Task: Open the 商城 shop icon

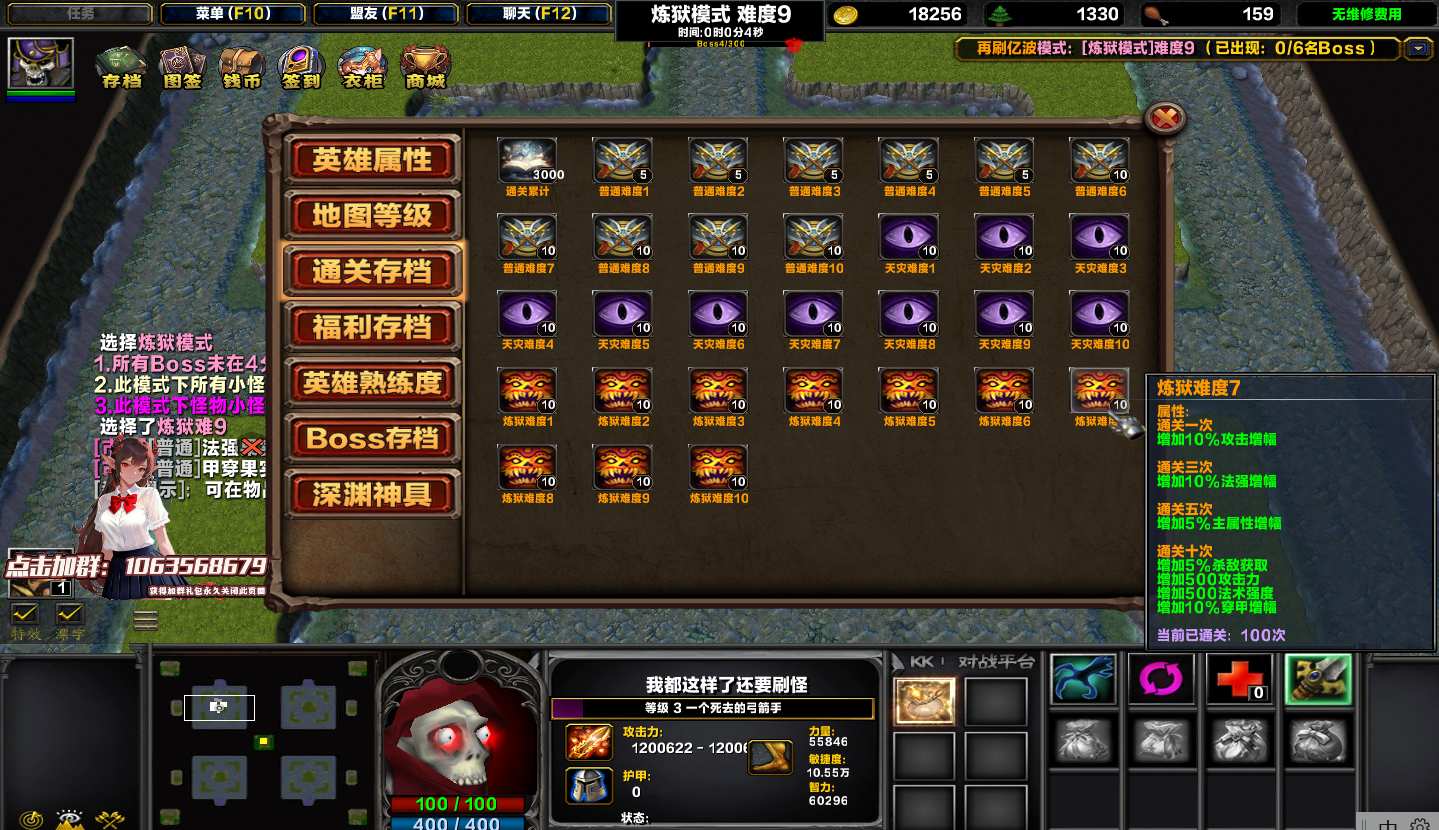Action: coord(425,66)
